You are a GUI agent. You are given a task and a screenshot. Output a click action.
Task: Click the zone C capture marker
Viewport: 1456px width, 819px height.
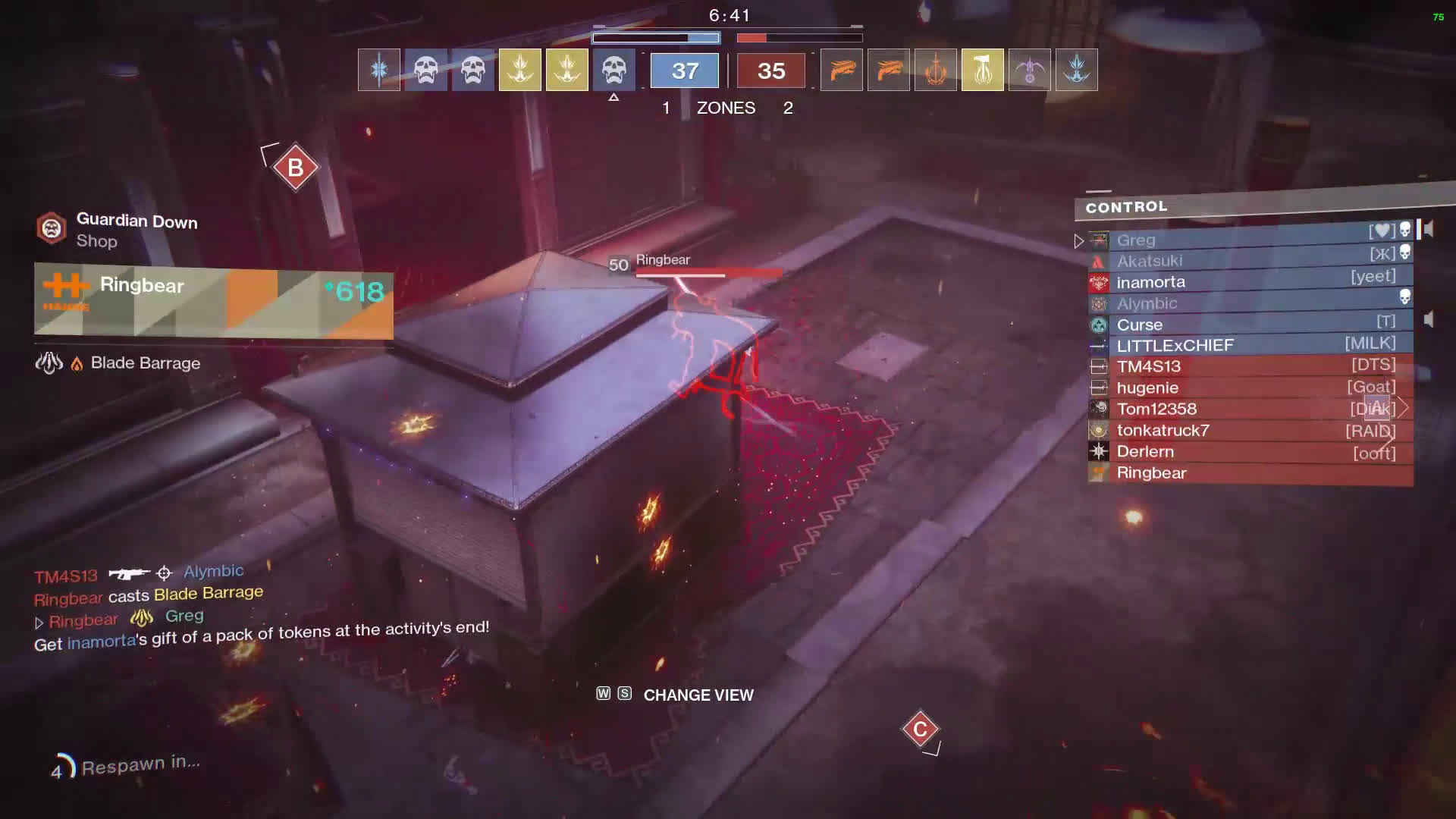920,729
